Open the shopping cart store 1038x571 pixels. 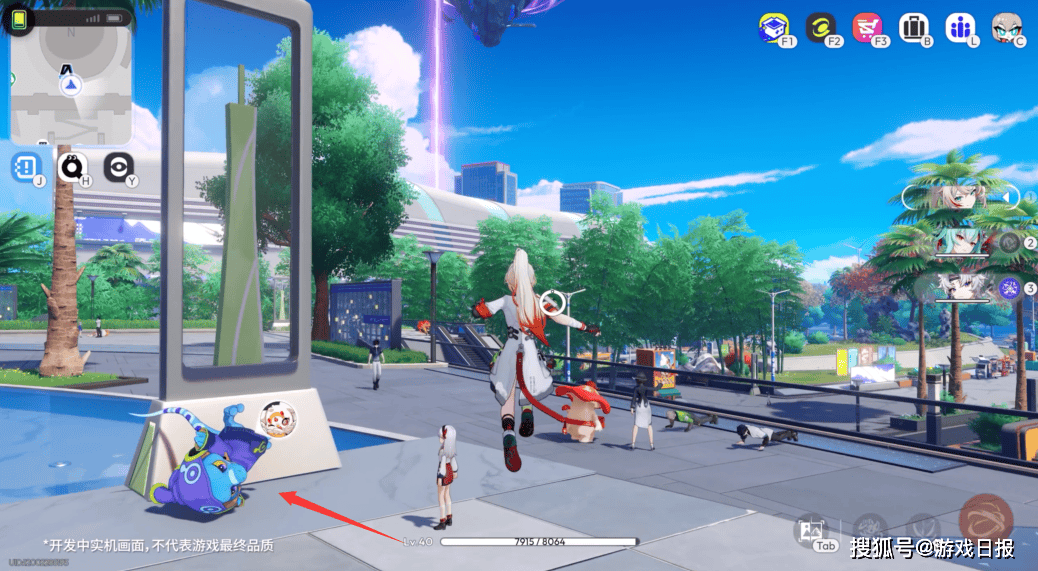click(x=866, y=28)
